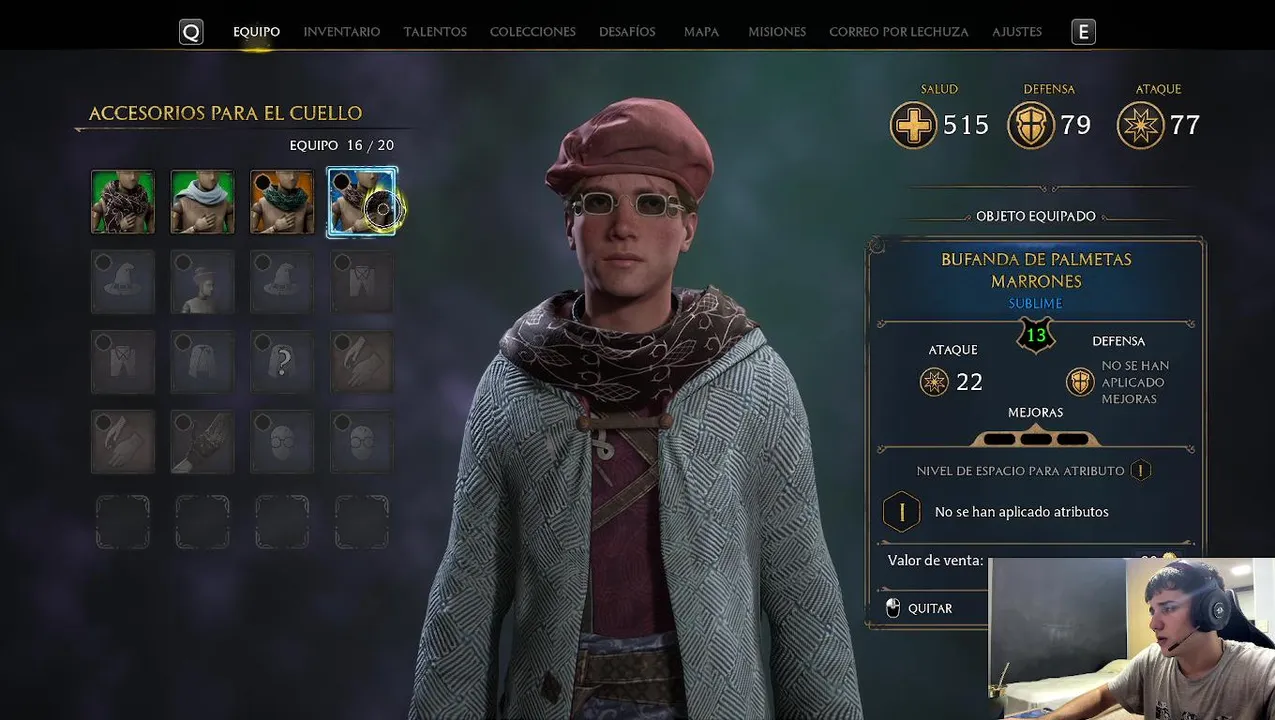Open Correo por lechuza
The width and height of the screenshot is (1275, 720).
tap(898, 32)
